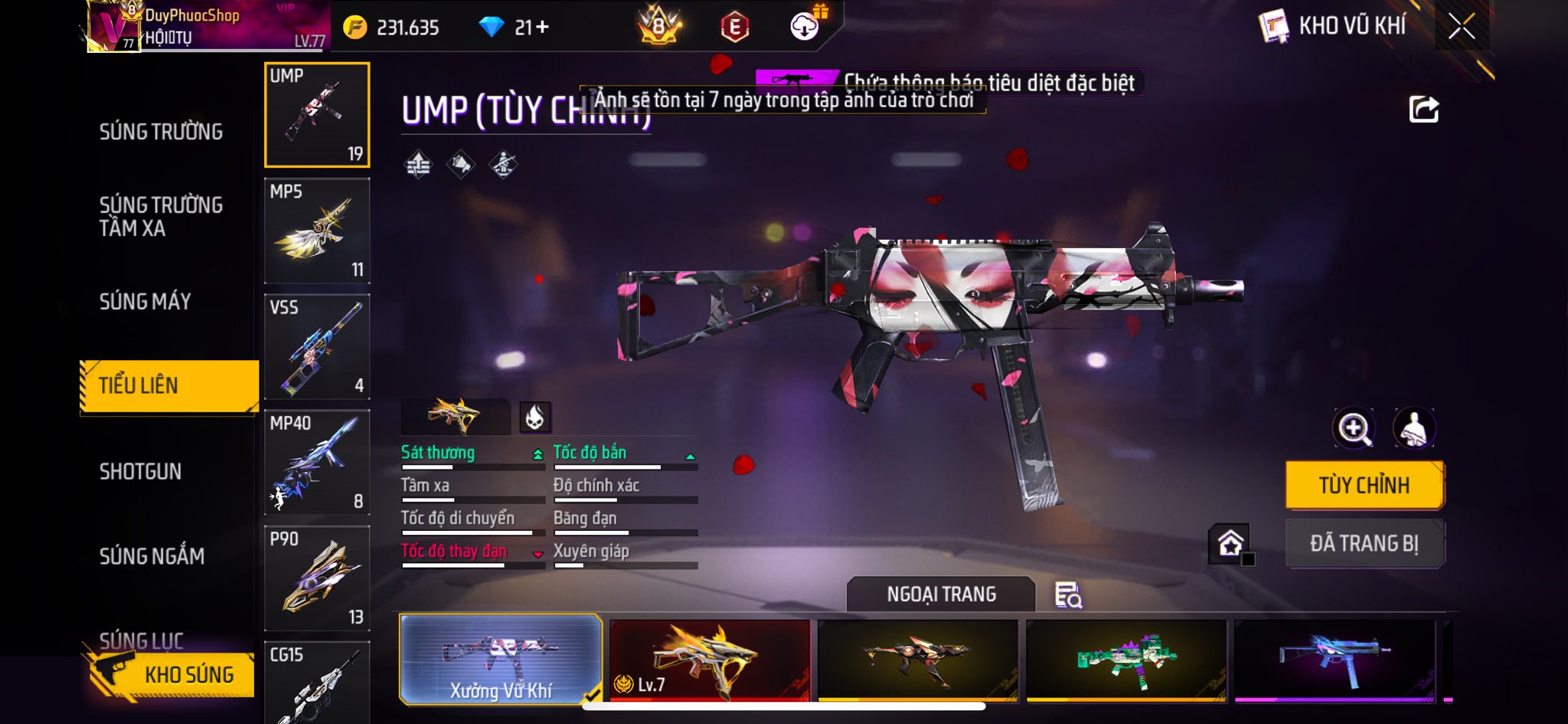The width and height of the screenshot is (1568, 724).
Task: Select the MP5 weapon tile
Action: [x=317, y=231]
